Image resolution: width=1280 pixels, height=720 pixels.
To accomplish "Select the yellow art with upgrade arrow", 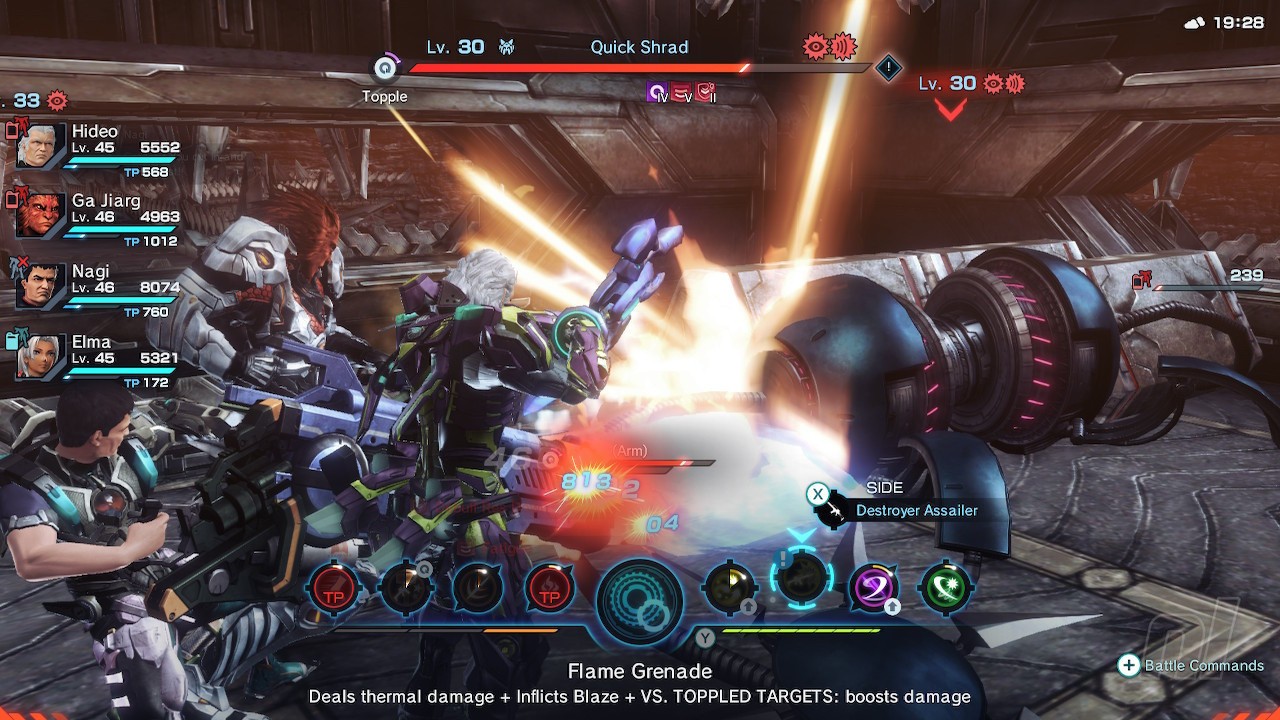I will coord(730,586).
